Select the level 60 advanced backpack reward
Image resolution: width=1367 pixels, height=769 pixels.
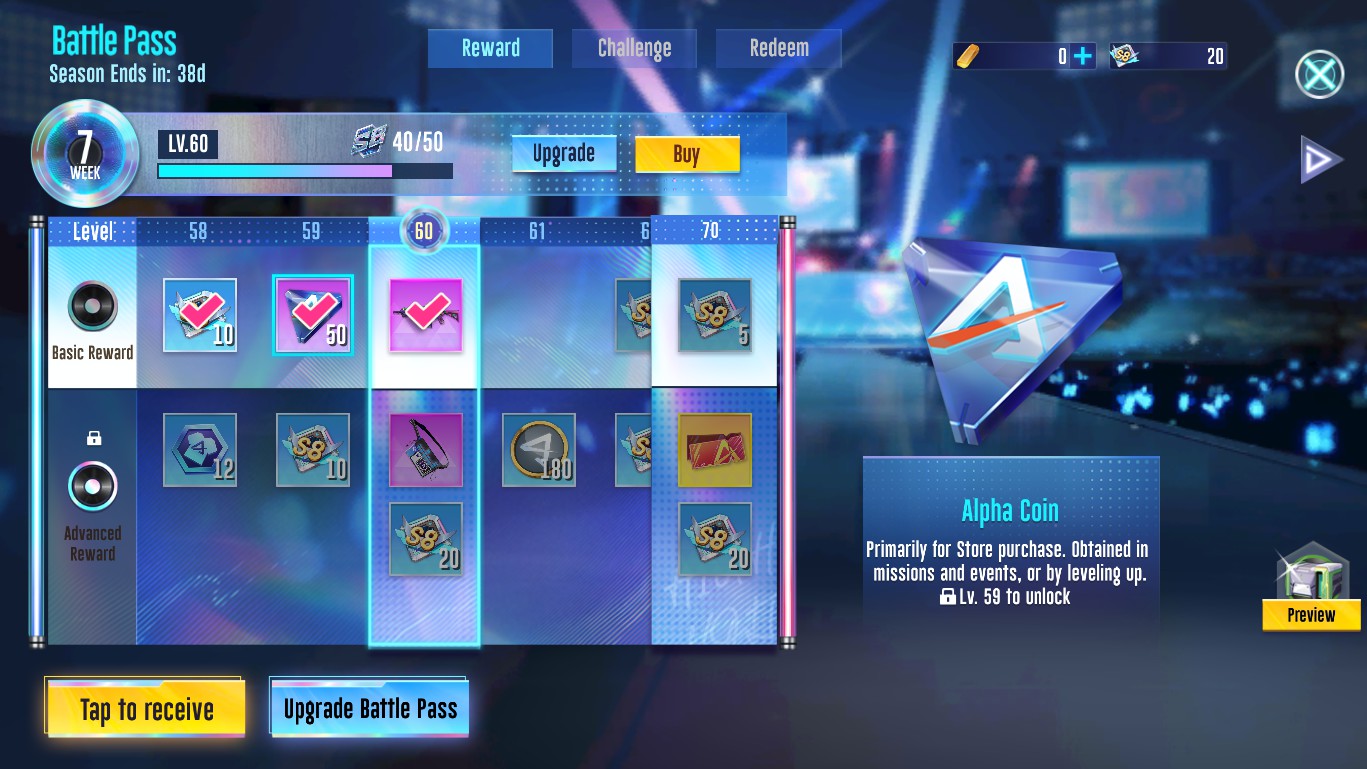pos(425,450)
